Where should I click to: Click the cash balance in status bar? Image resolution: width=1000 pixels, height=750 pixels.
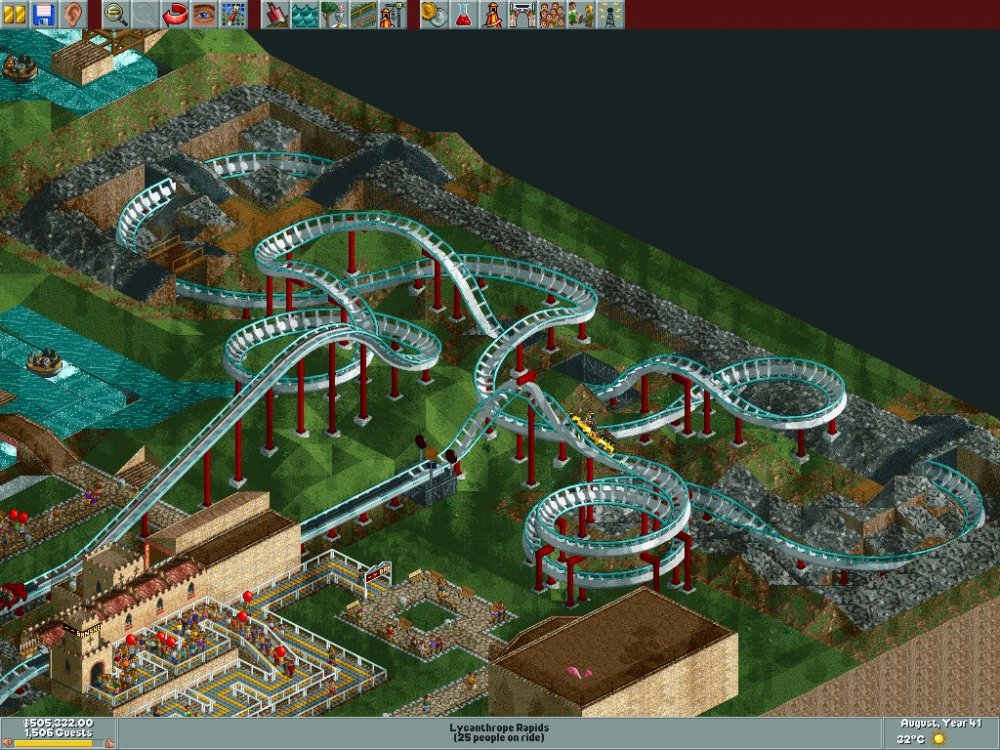pos(57,724)
